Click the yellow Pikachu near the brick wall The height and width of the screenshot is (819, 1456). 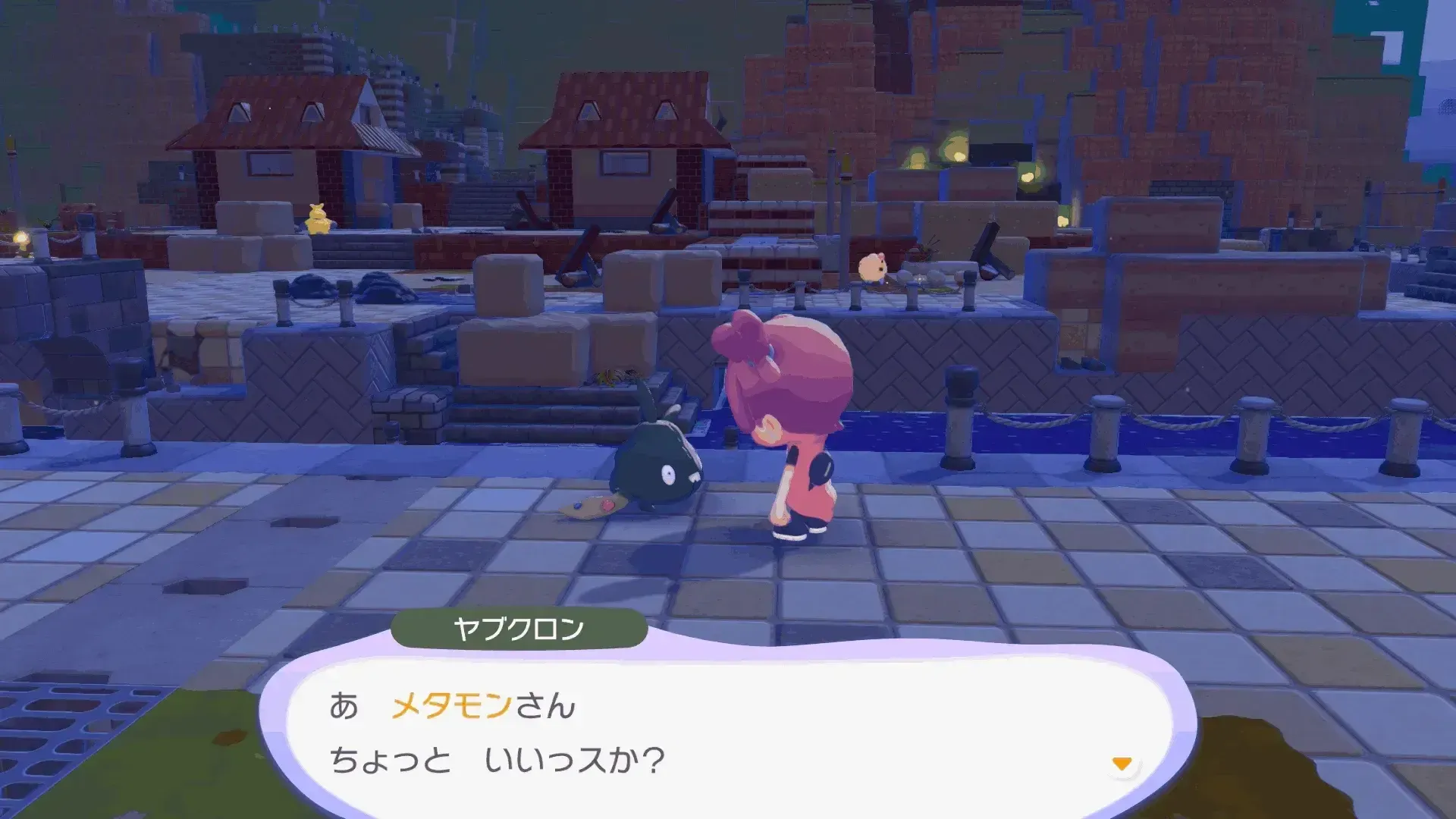click(x=318, y=218)
